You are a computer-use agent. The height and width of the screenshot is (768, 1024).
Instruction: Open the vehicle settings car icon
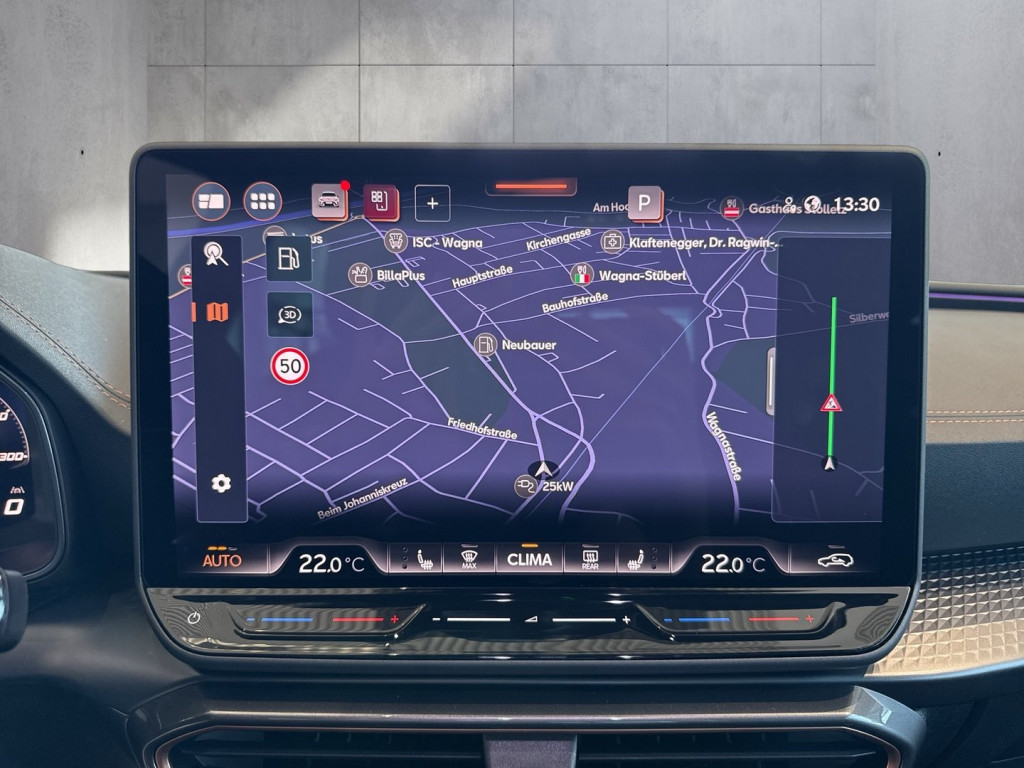(329, 200)
